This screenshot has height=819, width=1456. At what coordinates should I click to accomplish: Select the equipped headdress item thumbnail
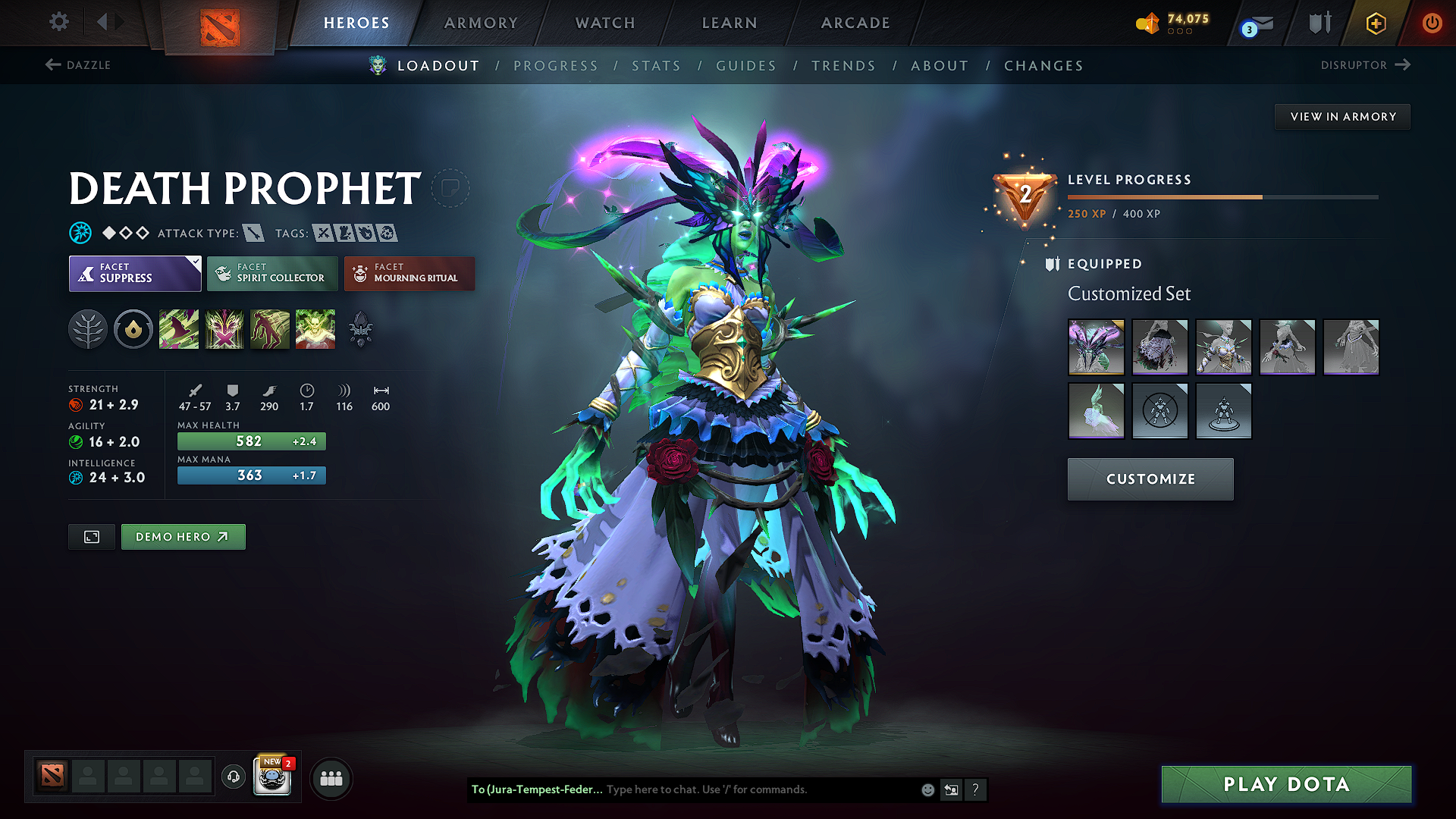[x=1097, y=347]
